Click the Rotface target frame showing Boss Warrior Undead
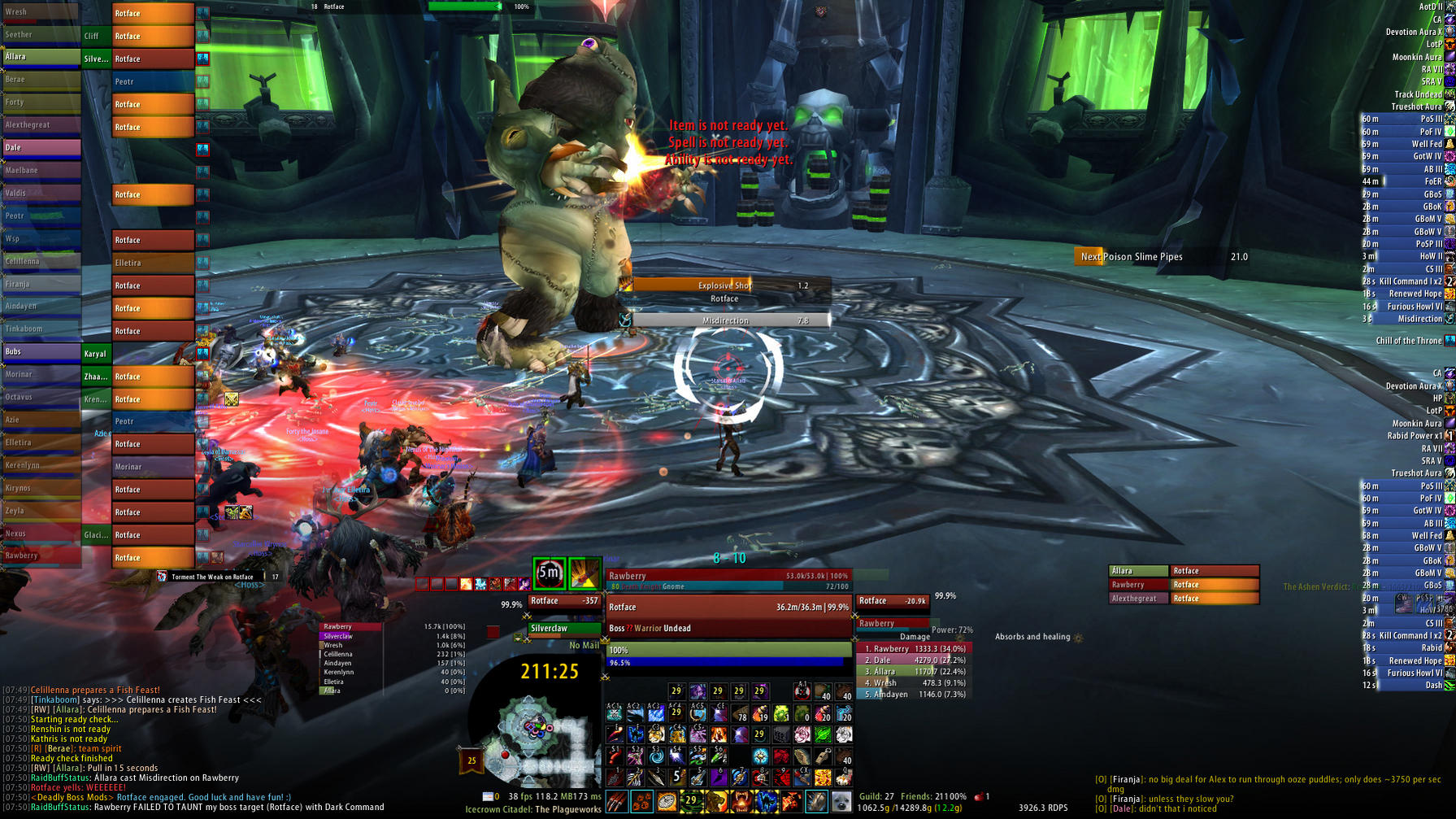 (x=728, y=616)
